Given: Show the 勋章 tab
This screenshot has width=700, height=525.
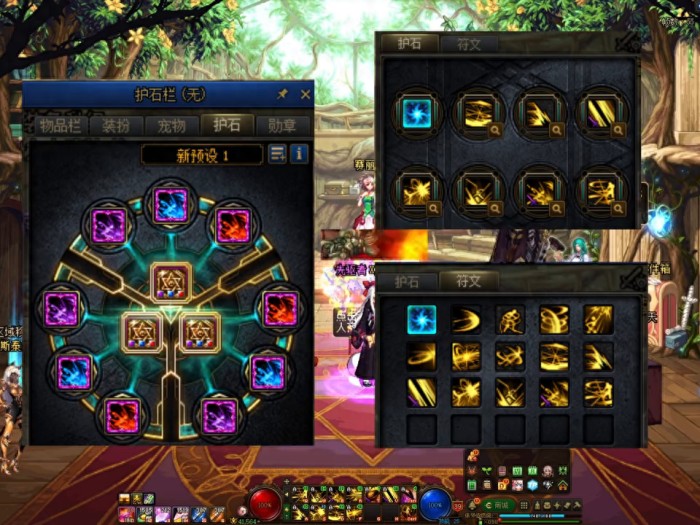Looking at the screenshot, I should (282, 126).
